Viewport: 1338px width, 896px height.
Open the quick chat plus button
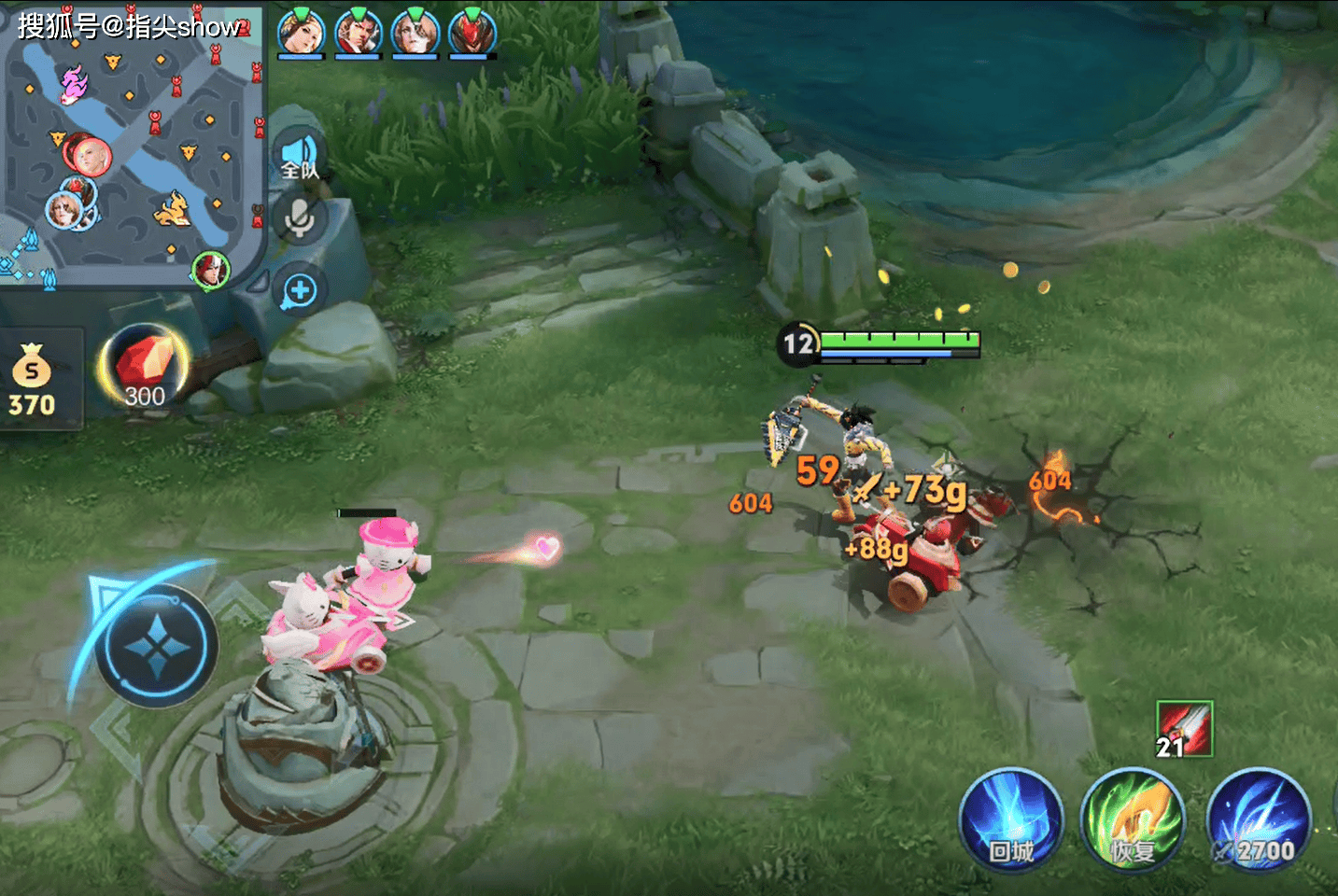(300, 290)
